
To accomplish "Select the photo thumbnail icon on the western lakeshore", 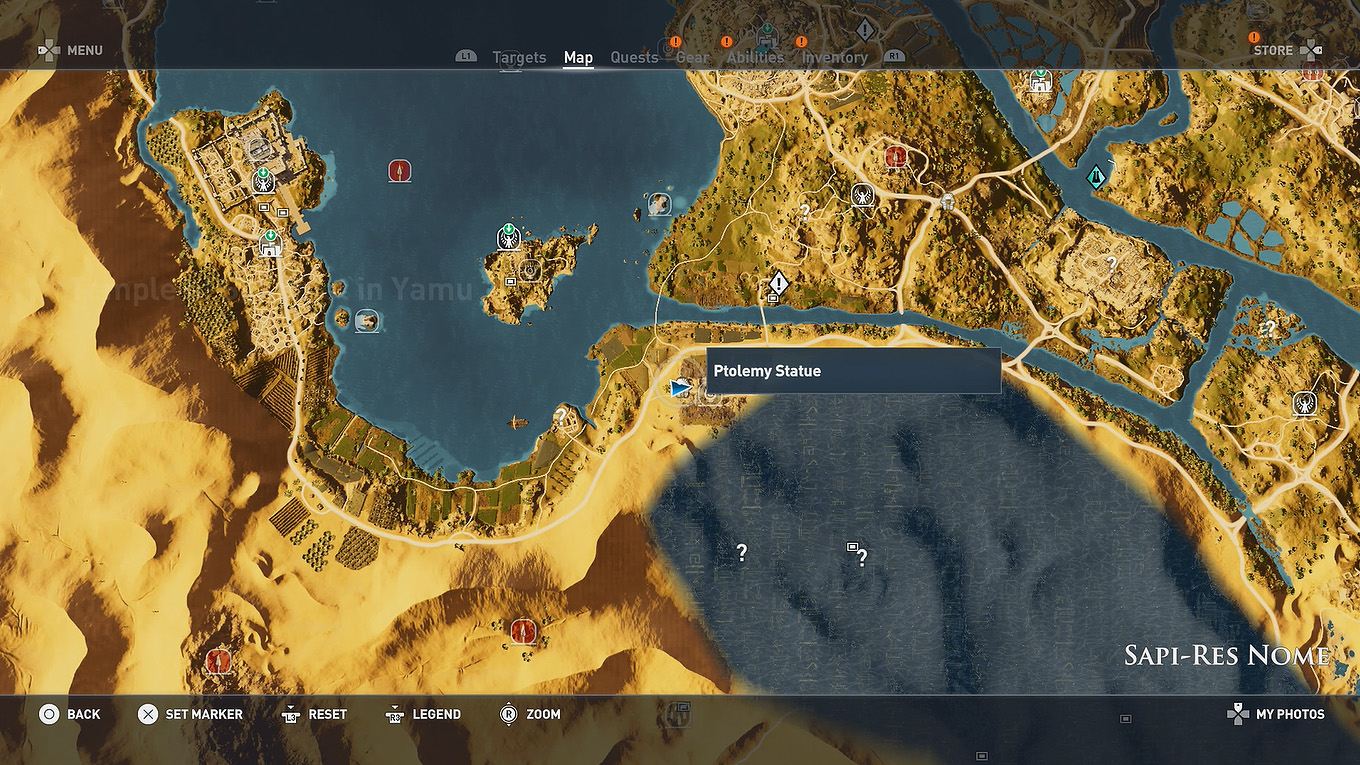I will pyautogui.click(x=366, y=322).
